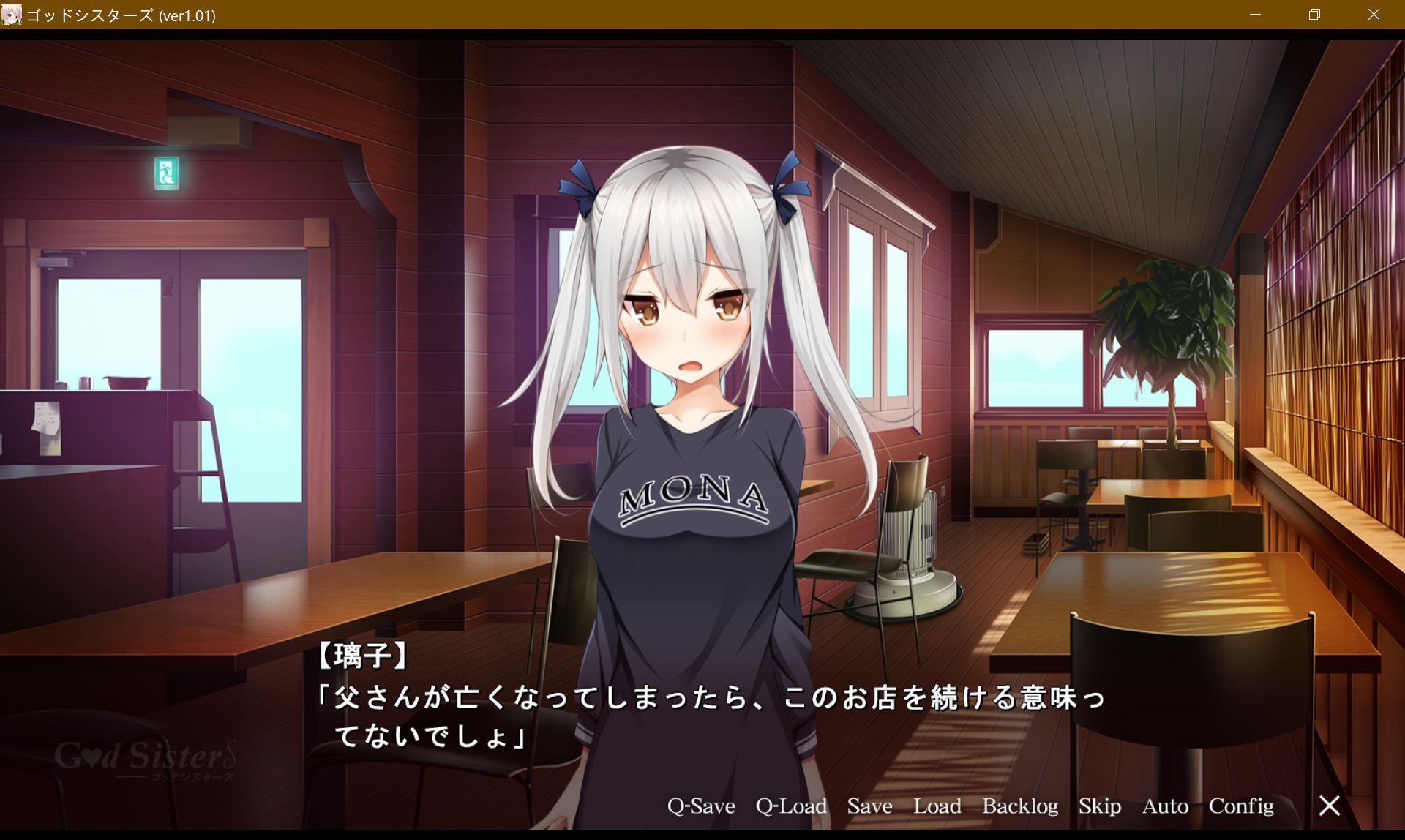This screenshot has width=1405, height=840.
Task: Click the God Sisters app icon in title bar
Action: tap(12, 15)
